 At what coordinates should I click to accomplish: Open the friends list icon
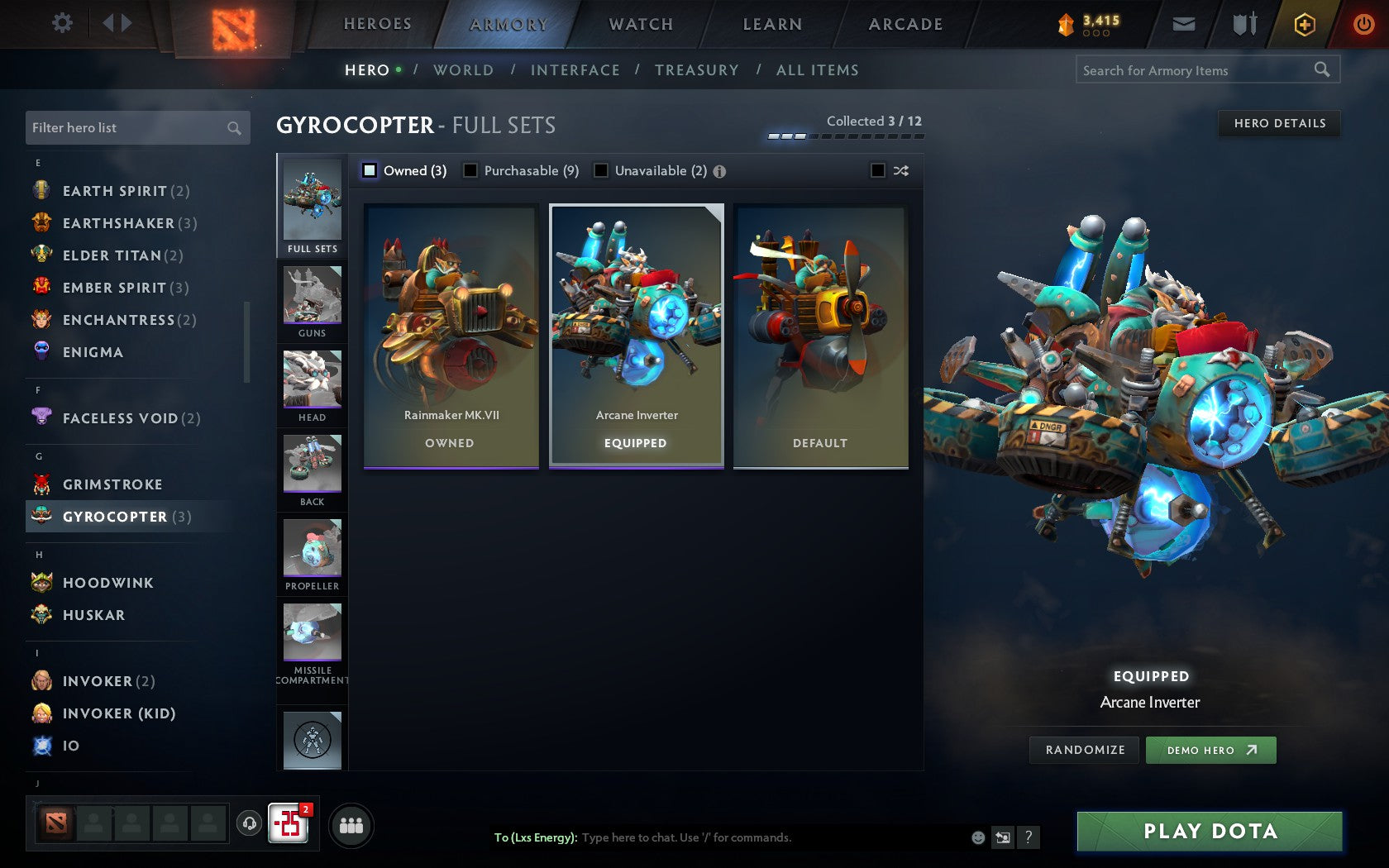pyautogui.click(x=353, y=824)
